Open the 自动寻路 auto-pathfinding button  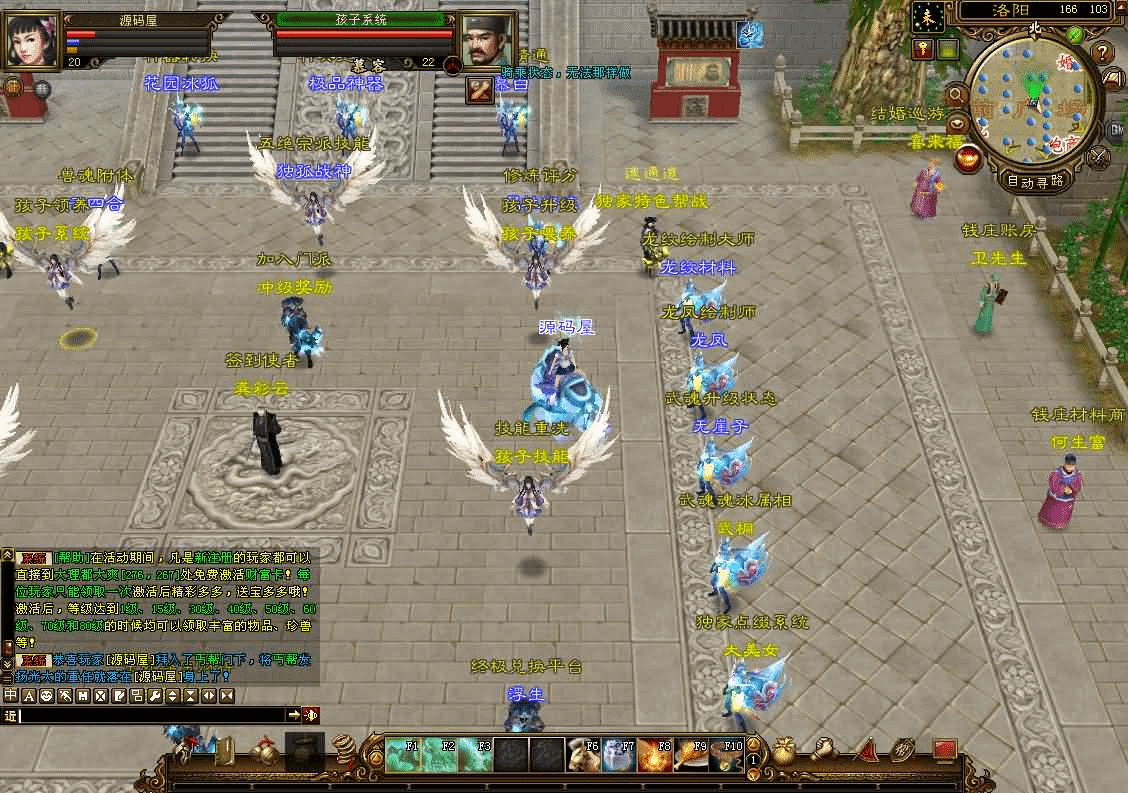pyautogui.click(x=1034, y=182)
